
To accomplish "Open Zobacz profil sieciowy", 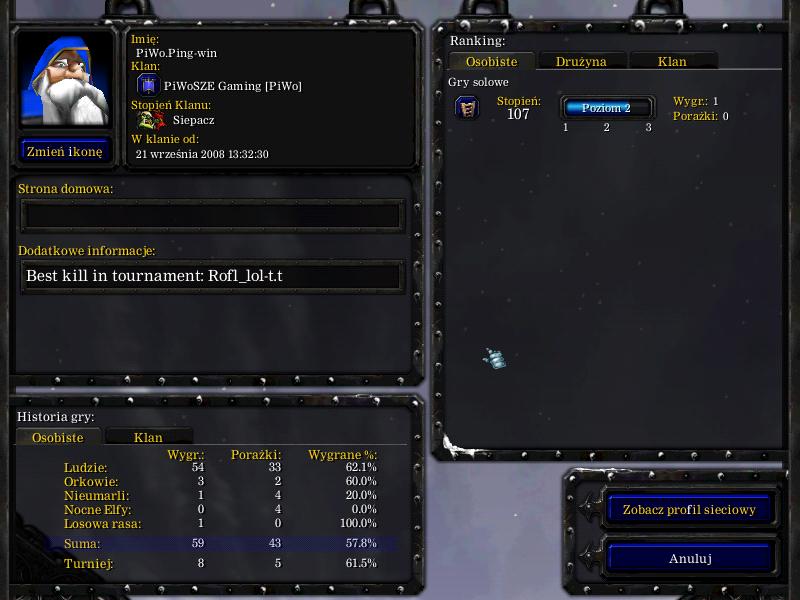I will tap(689, 509).
